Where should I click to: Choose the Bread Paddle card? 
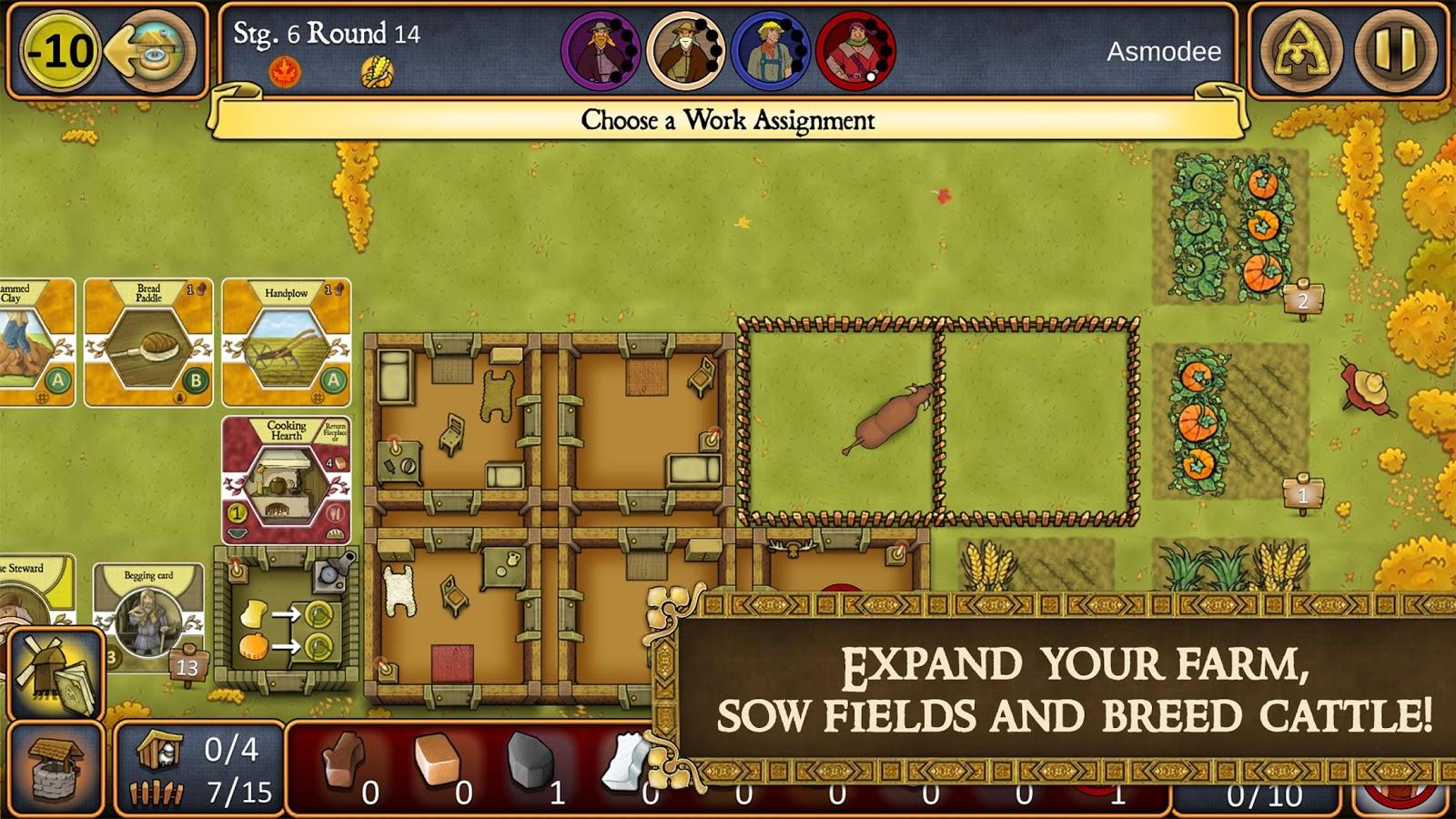coord(148,341)
